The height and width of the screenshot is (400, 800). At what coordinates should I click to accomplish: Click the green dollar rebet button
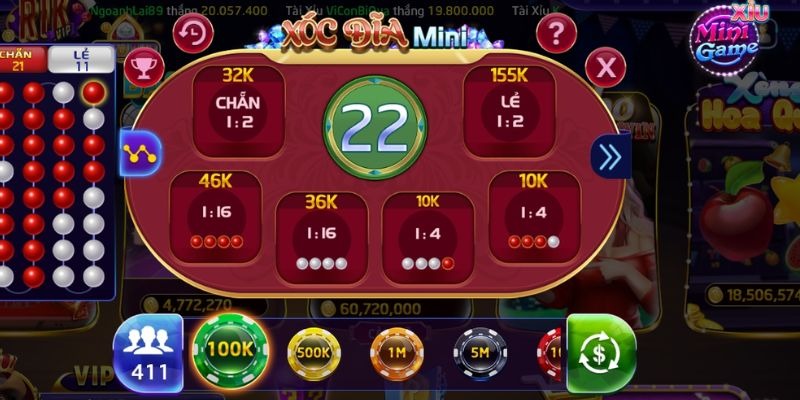click(601, 353)
